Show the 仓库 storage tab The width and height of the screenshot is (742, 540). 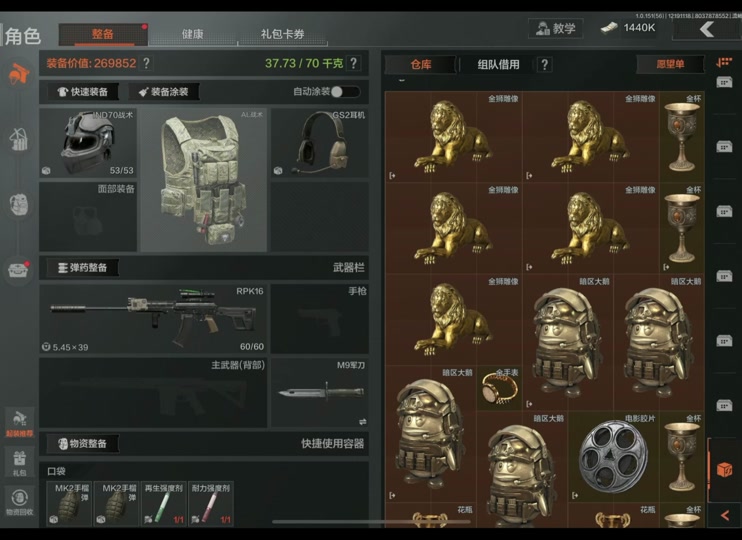(420, 64)
